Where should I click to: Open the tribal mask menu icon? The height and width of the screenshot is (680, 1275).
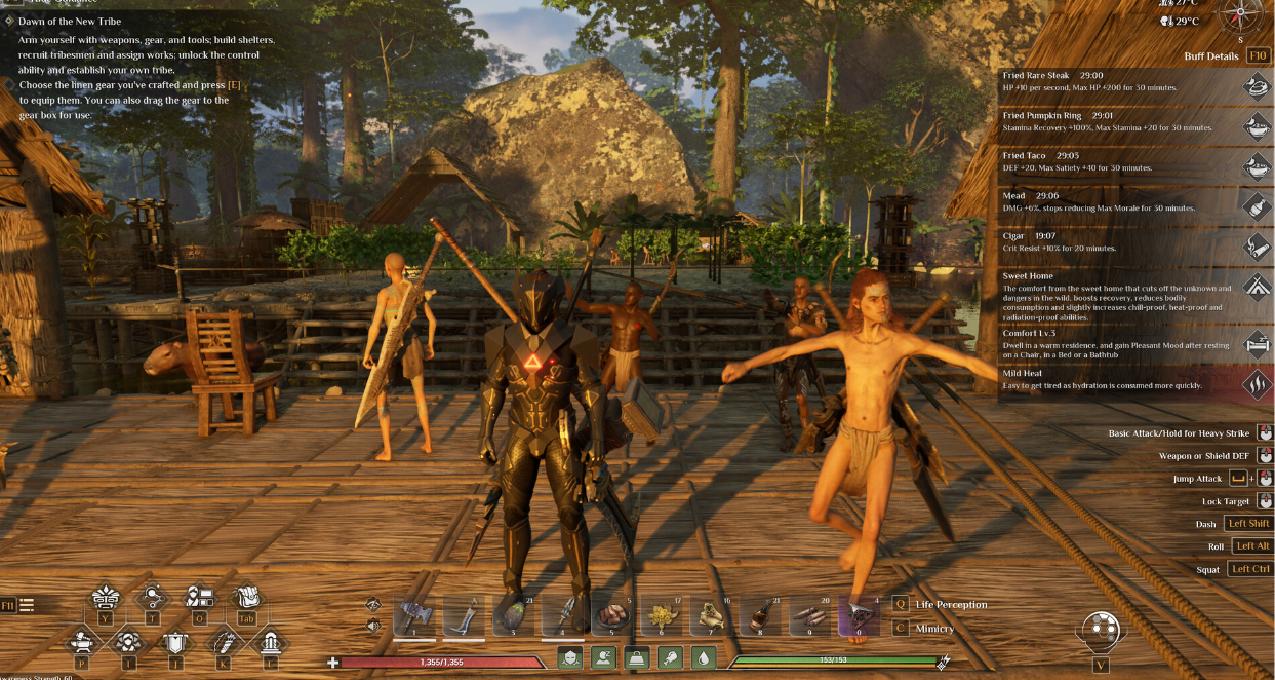[x=104, y=599]
